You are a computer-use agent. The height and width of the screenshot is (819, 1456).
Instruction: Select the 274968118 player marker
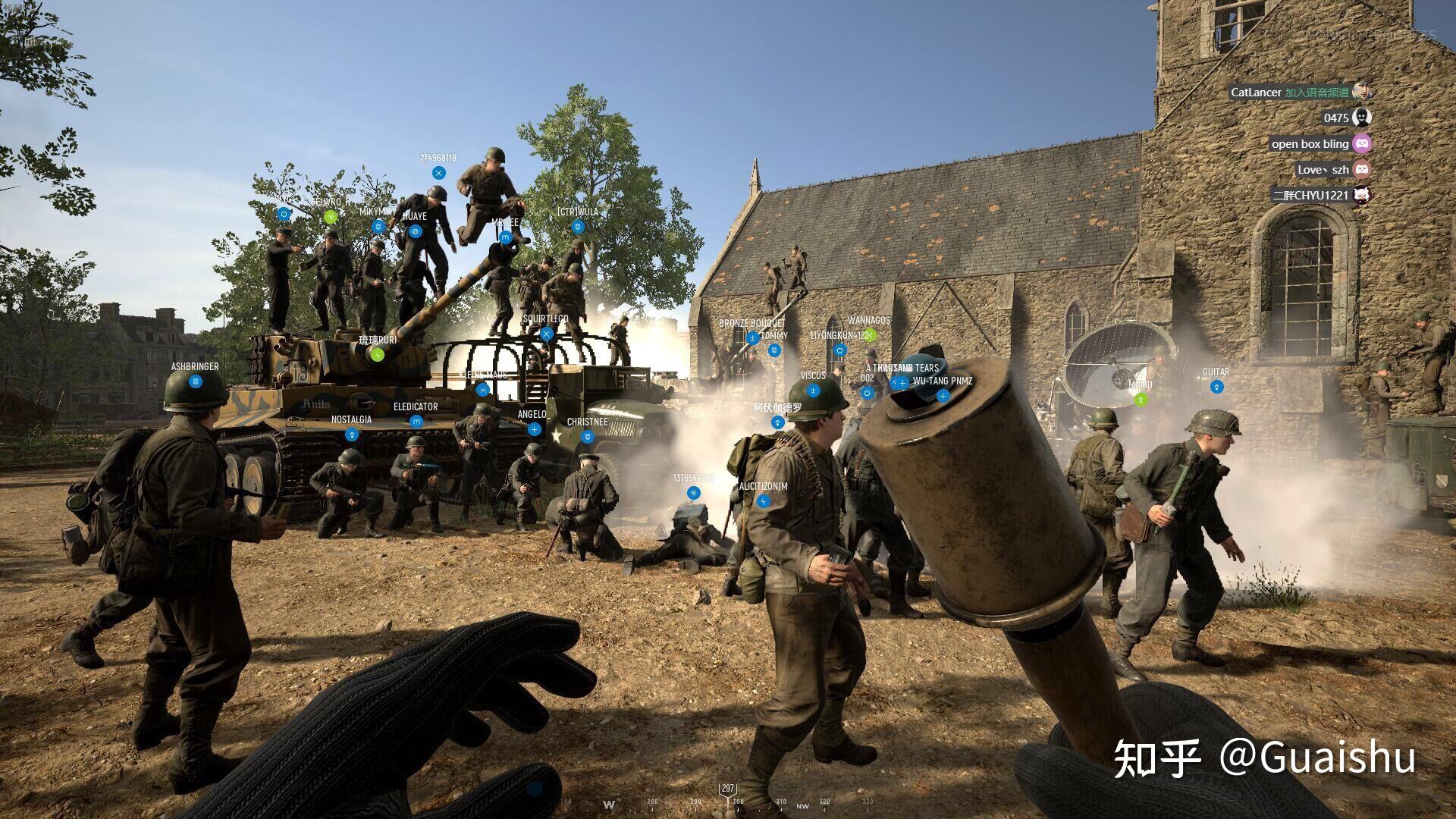point(438,173)
